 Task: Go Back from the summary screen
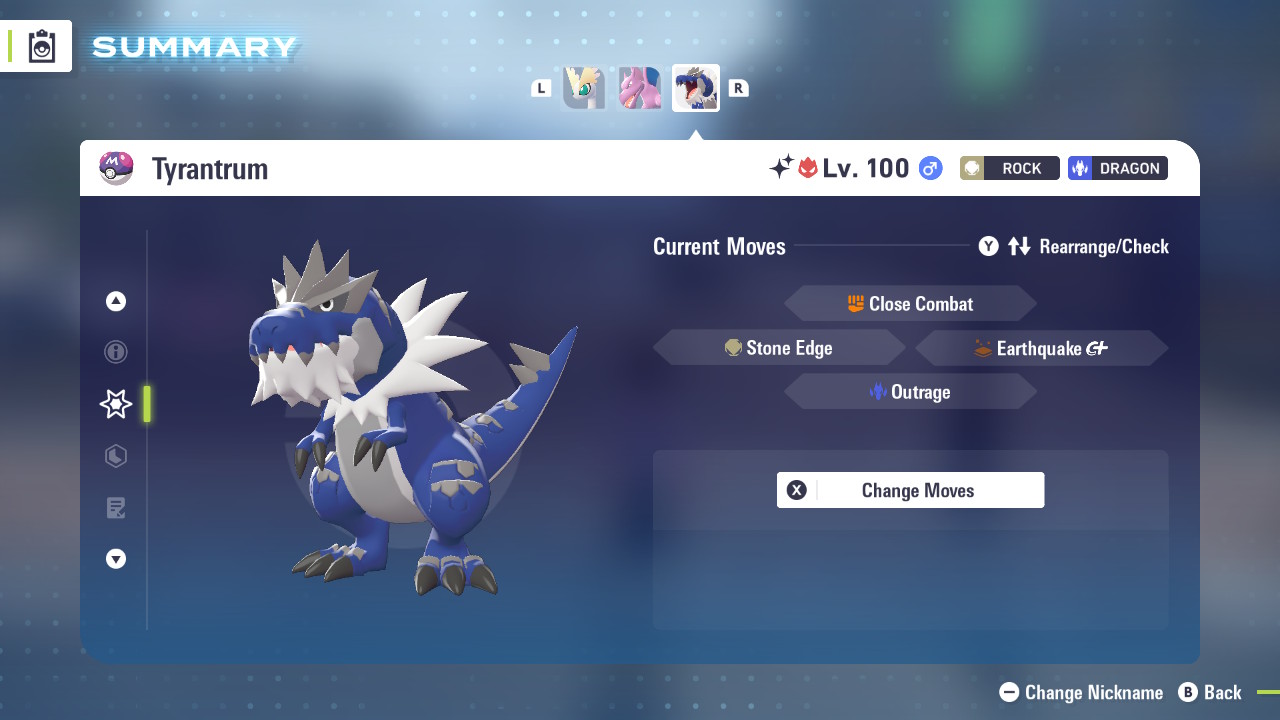pyautogui.click(x=1210, y=692)
